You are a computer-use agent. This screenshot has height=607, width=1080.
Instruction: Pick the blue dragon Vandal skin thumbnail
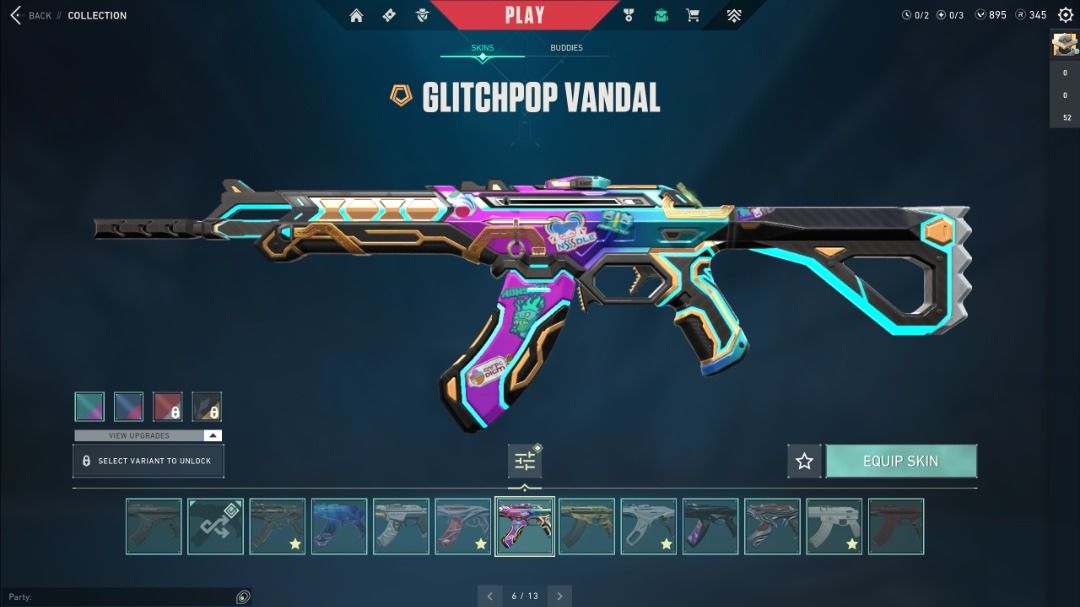click(x=340, y=526)
